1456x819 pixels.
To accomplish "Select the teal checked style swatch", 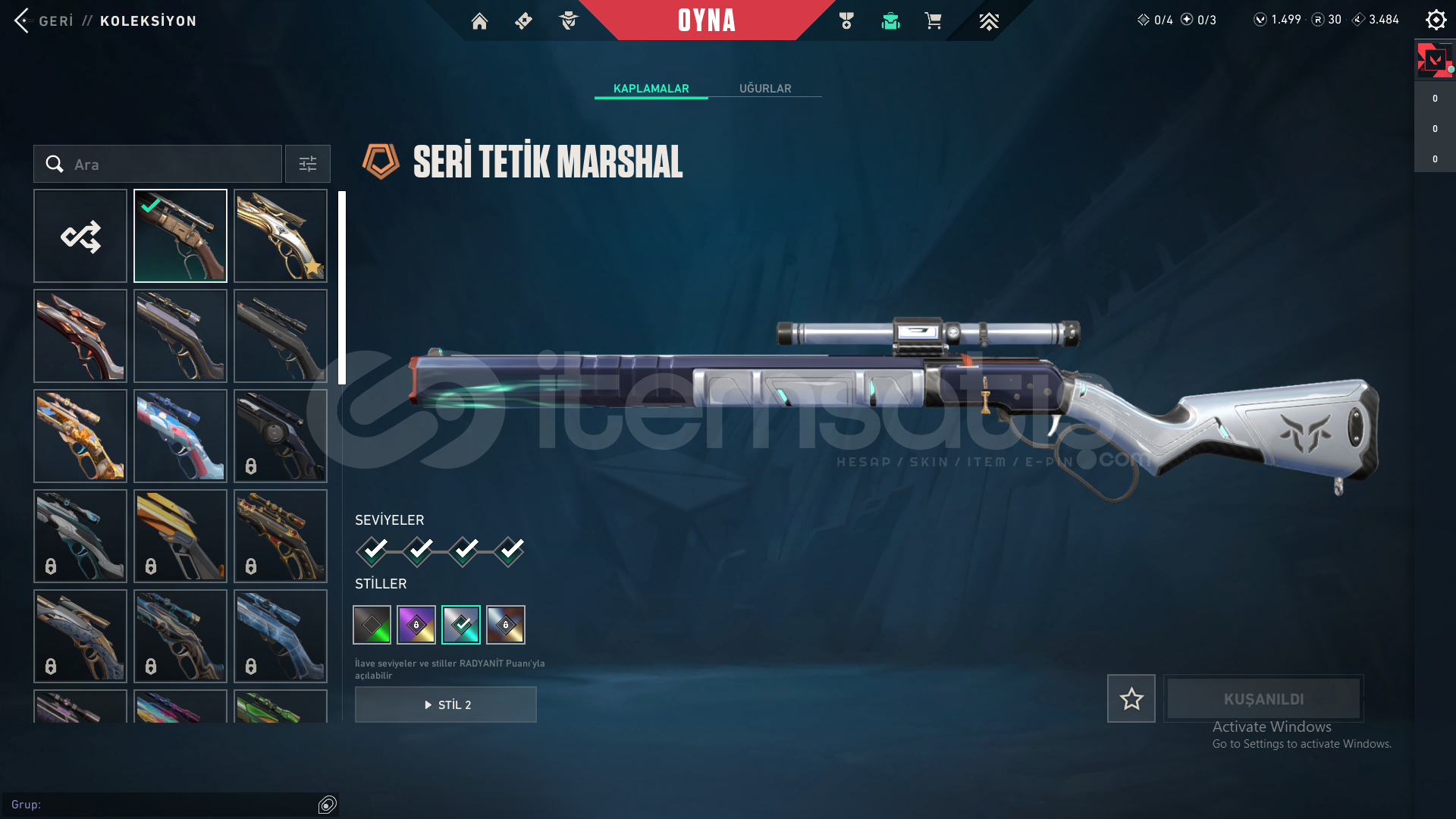I will pos(461,625).
